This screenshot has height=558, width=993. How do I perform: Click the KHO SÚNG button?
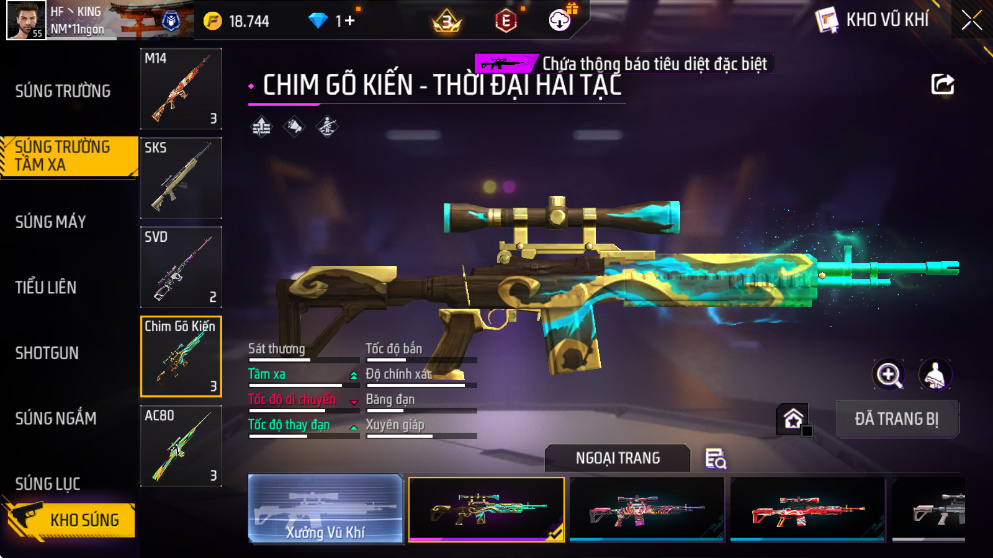pos(70,520)
